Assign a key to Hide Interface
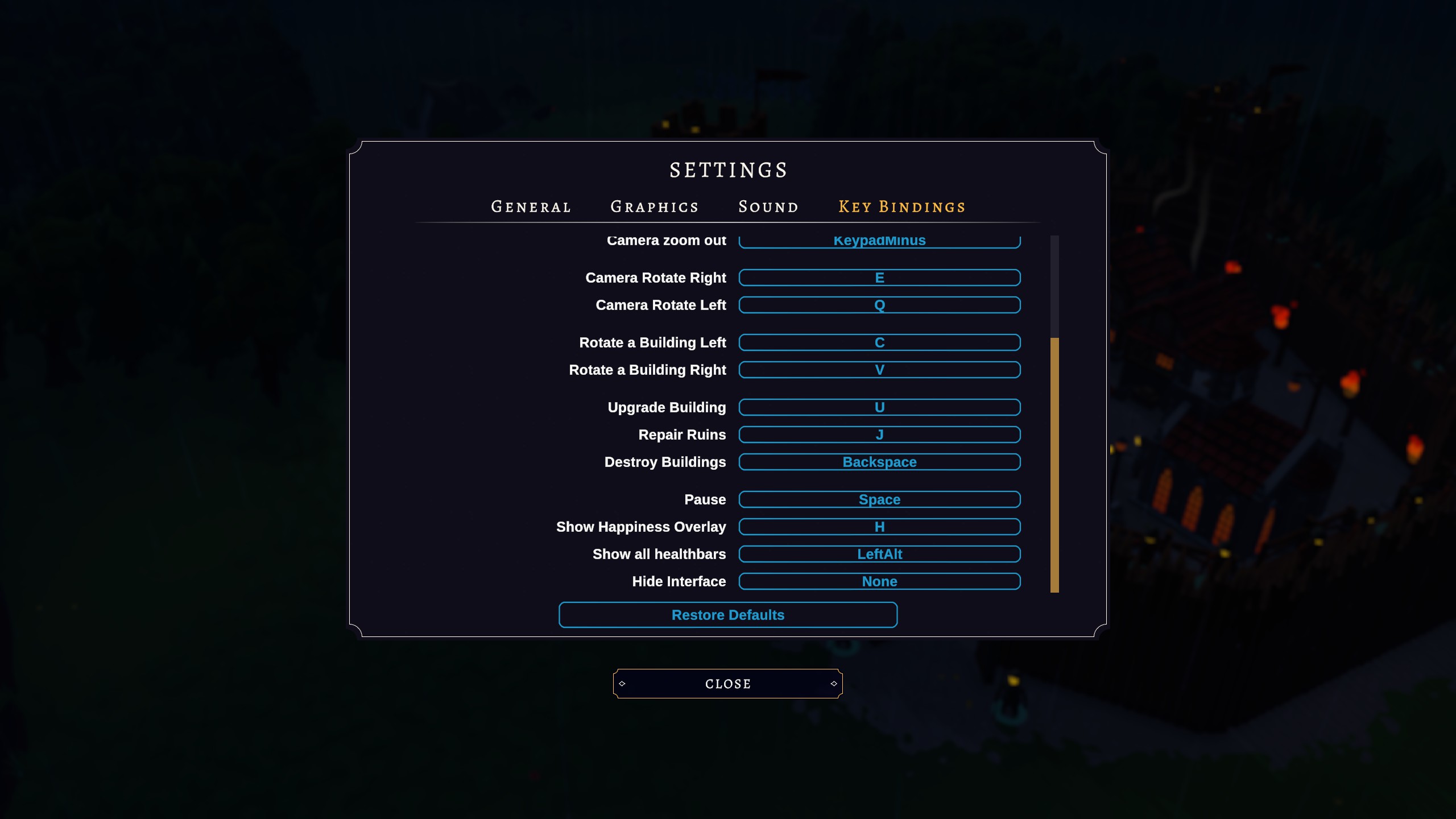This screenshot has height=819, width=1456. 879,581
